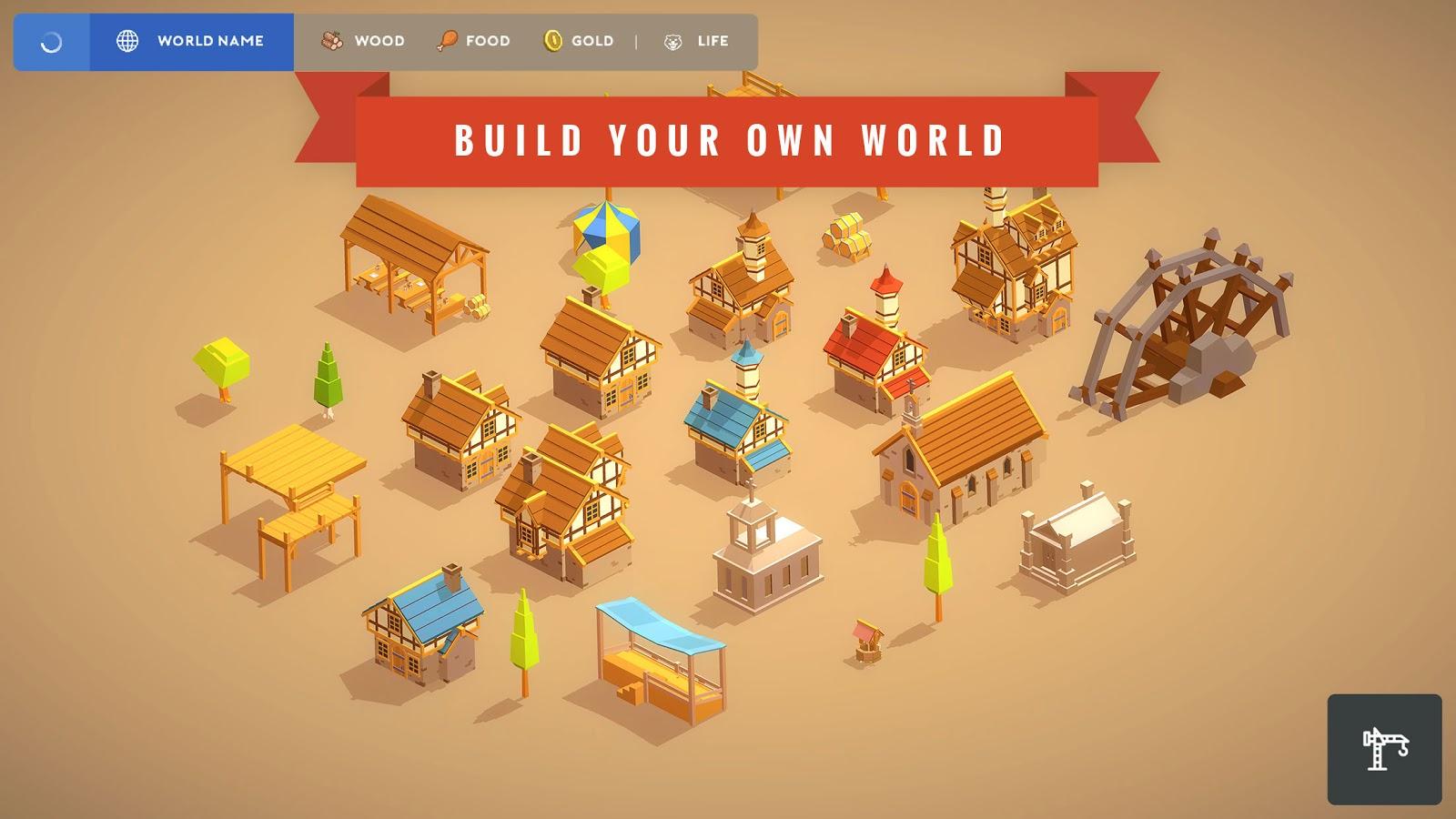Click the globe World Name icon
The height and width of the screenshot is (819, 1456).
tap(127, 40)
